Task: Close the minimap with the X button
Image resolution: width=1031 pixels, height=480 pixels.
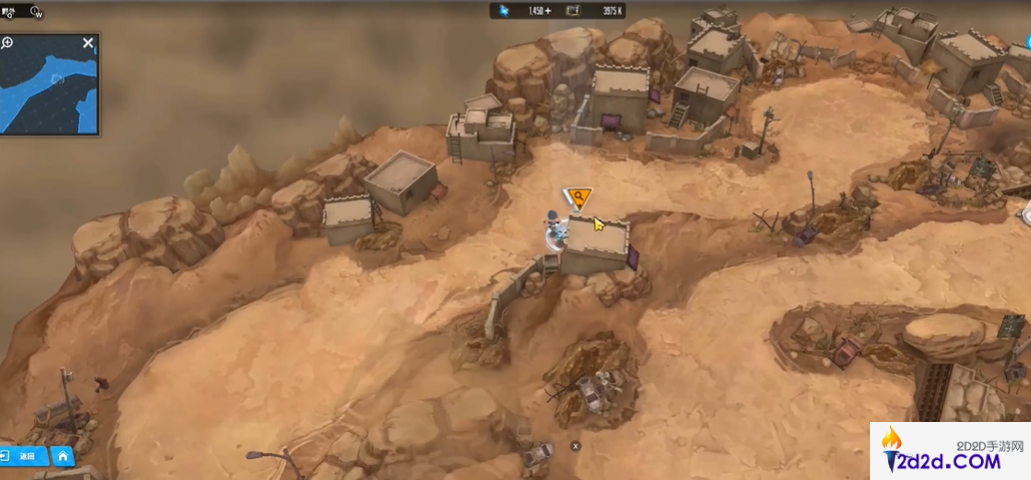Action: pyautogui.click(x=88, y=43)
